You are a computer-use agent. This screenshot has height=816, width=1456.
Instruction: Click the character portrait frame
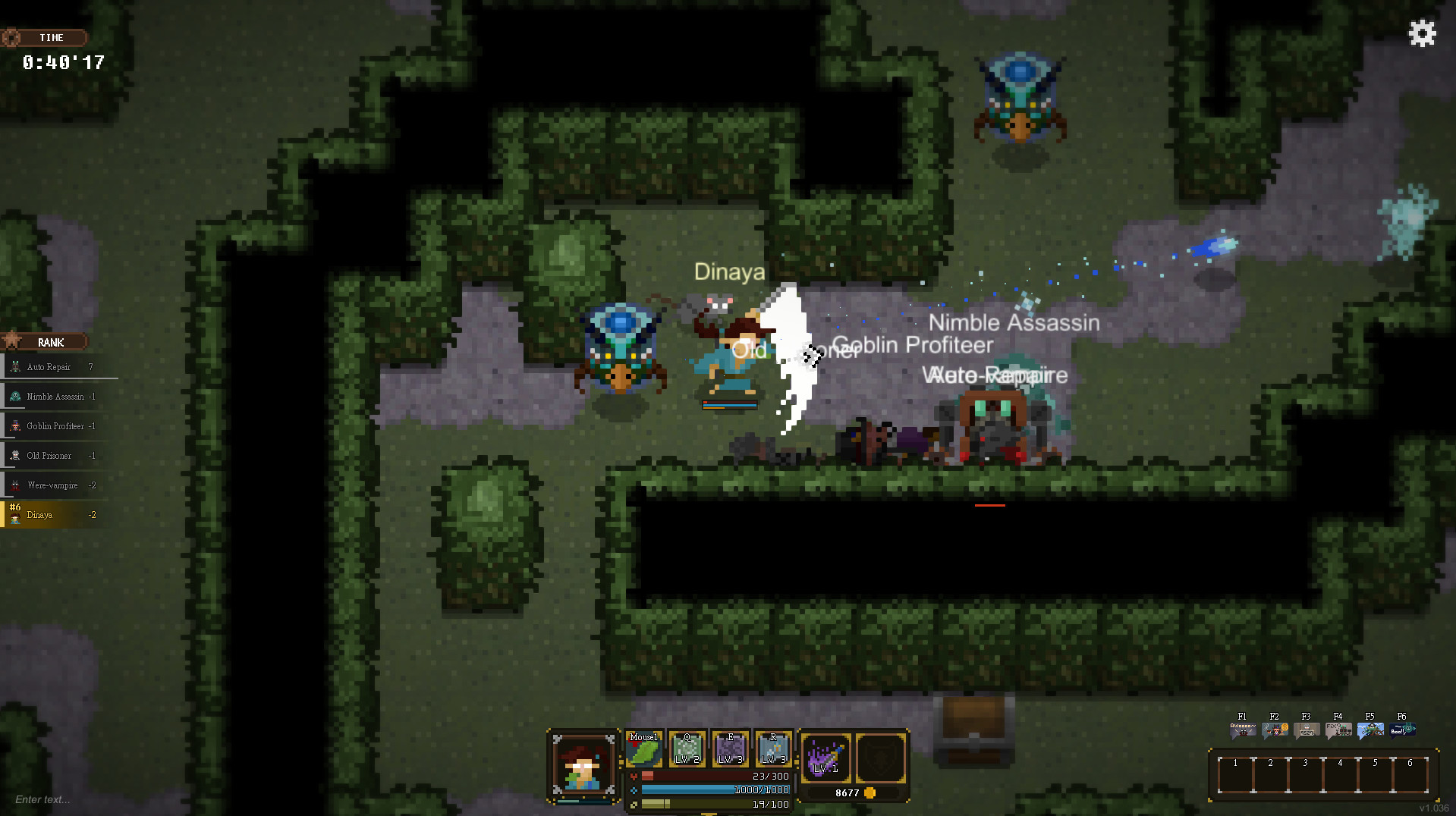pyautogui.click(x=584, y=766)
